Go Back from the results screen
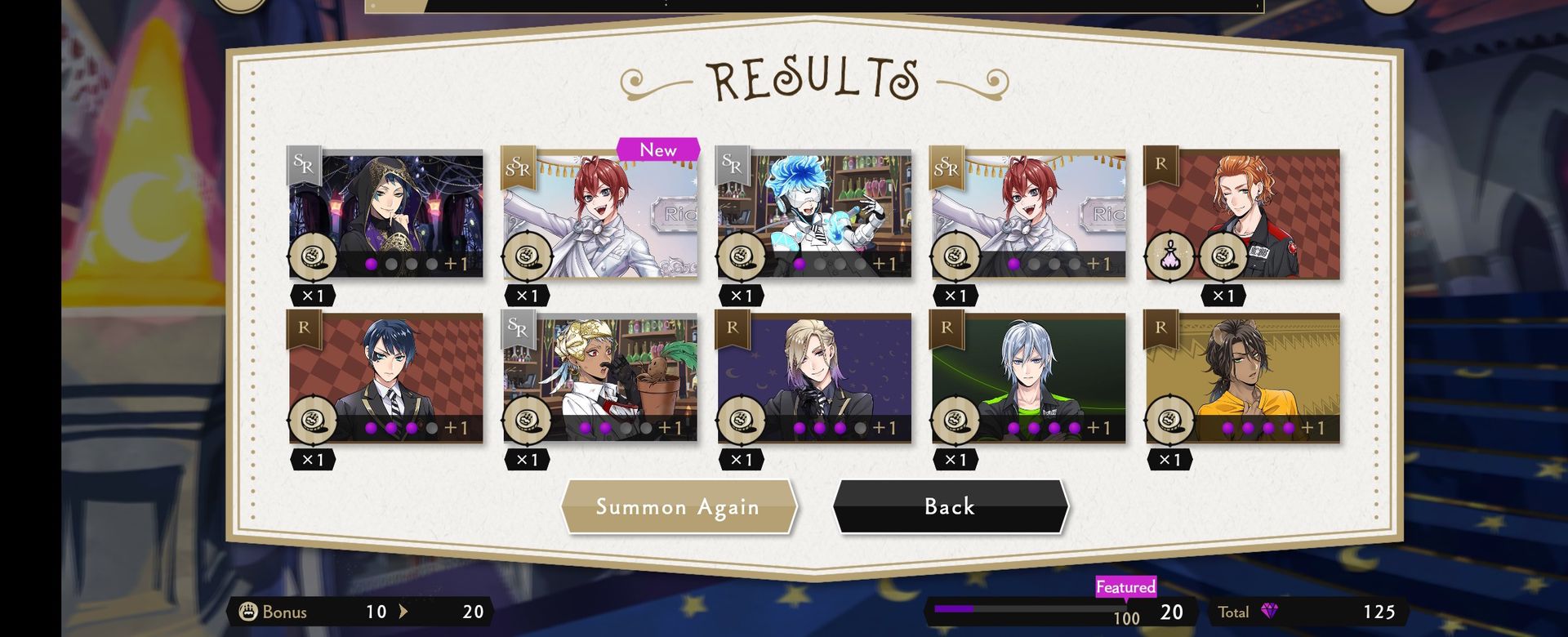This screenshot has height=637, width=1568. [x=950, y=507]
